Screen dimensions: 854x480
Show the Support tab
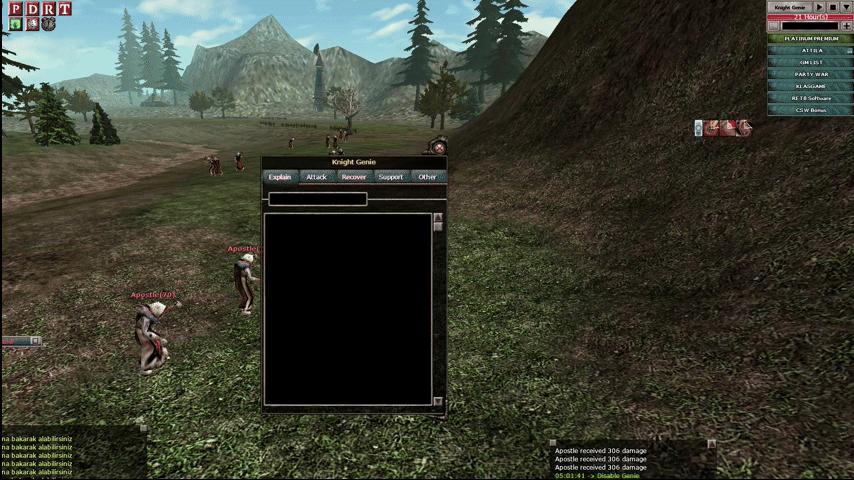click(391, 177)
